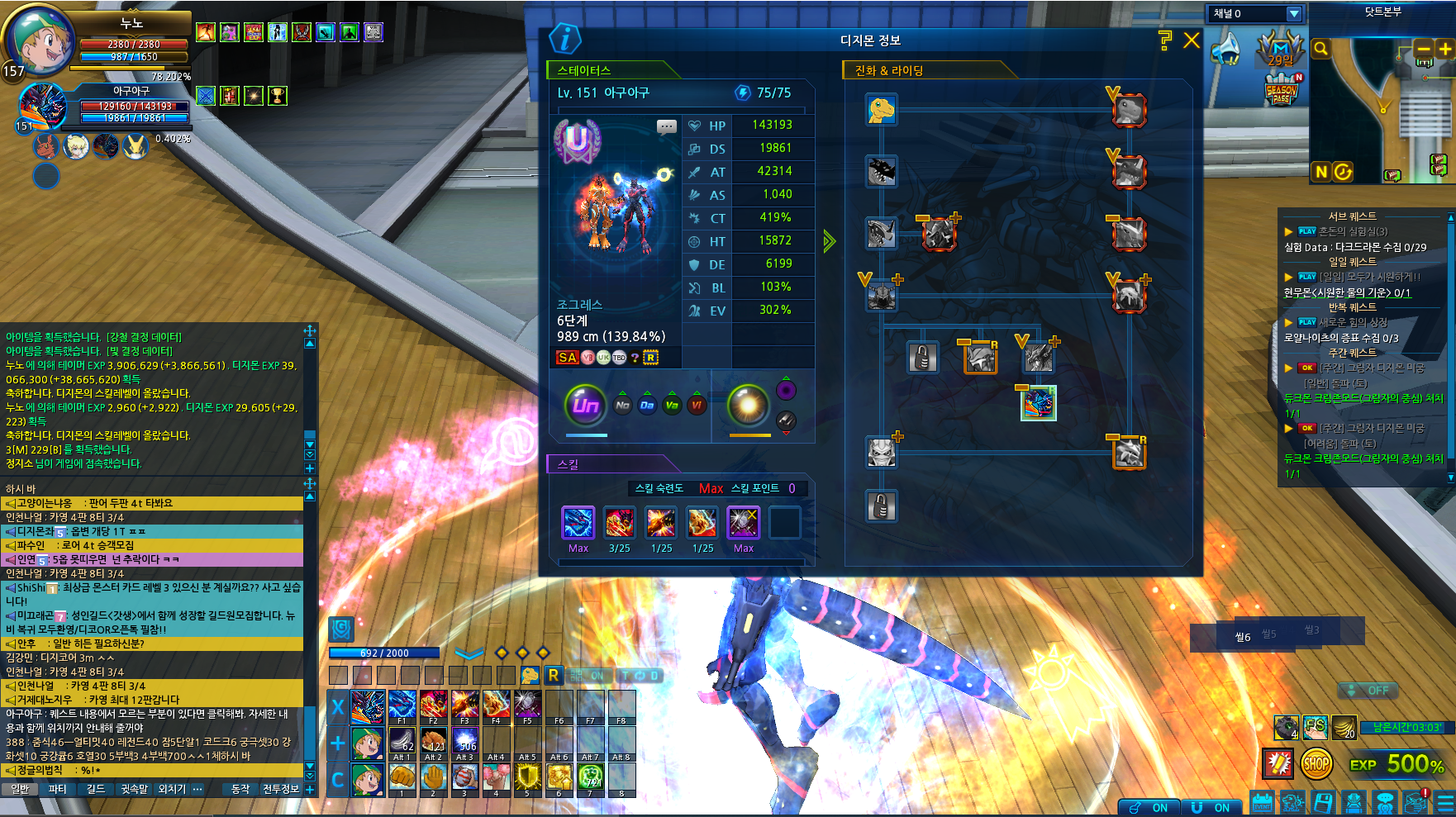Open help for the Digimon info window
The image size is (1456, 817).
1165,40
